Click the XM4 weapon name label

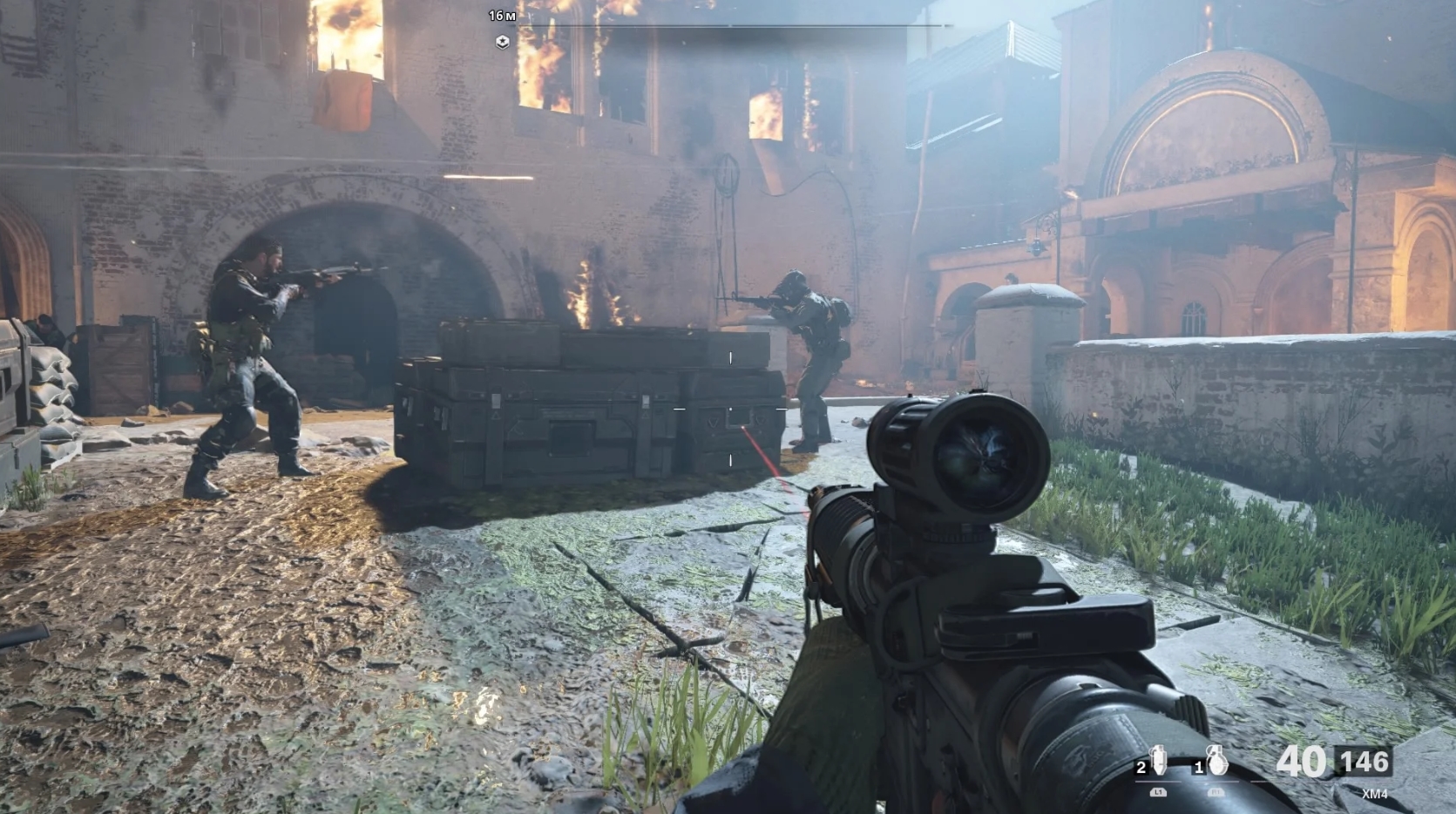point(1376,792)
